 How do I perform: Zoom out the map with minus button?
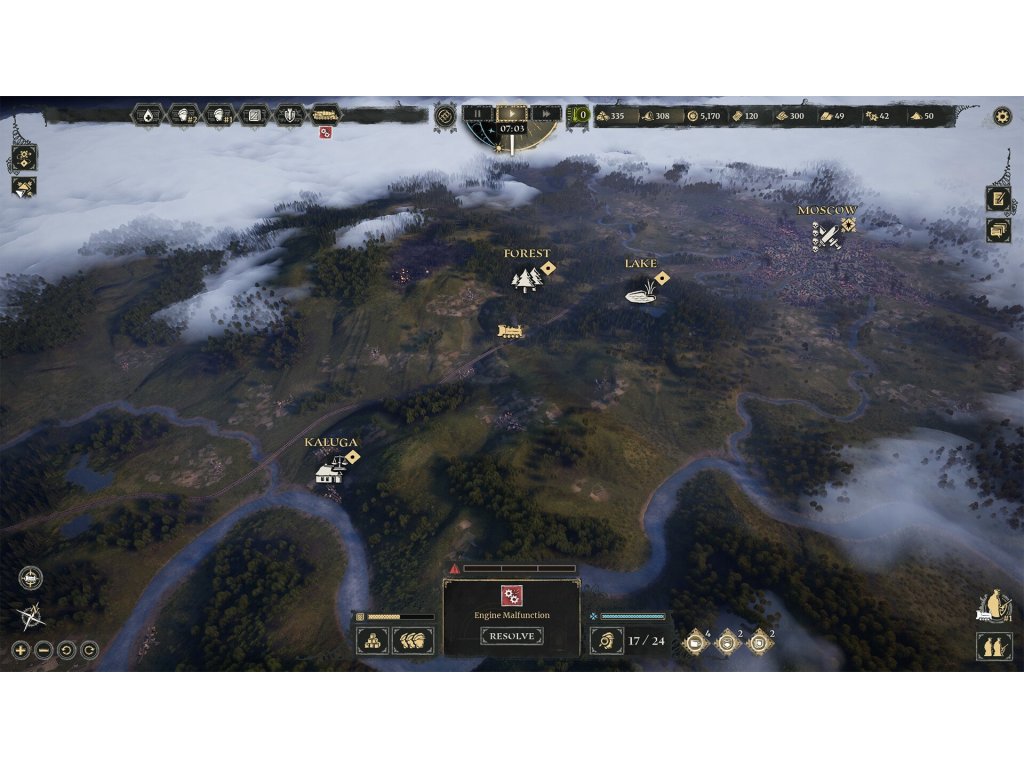[43, 650]
